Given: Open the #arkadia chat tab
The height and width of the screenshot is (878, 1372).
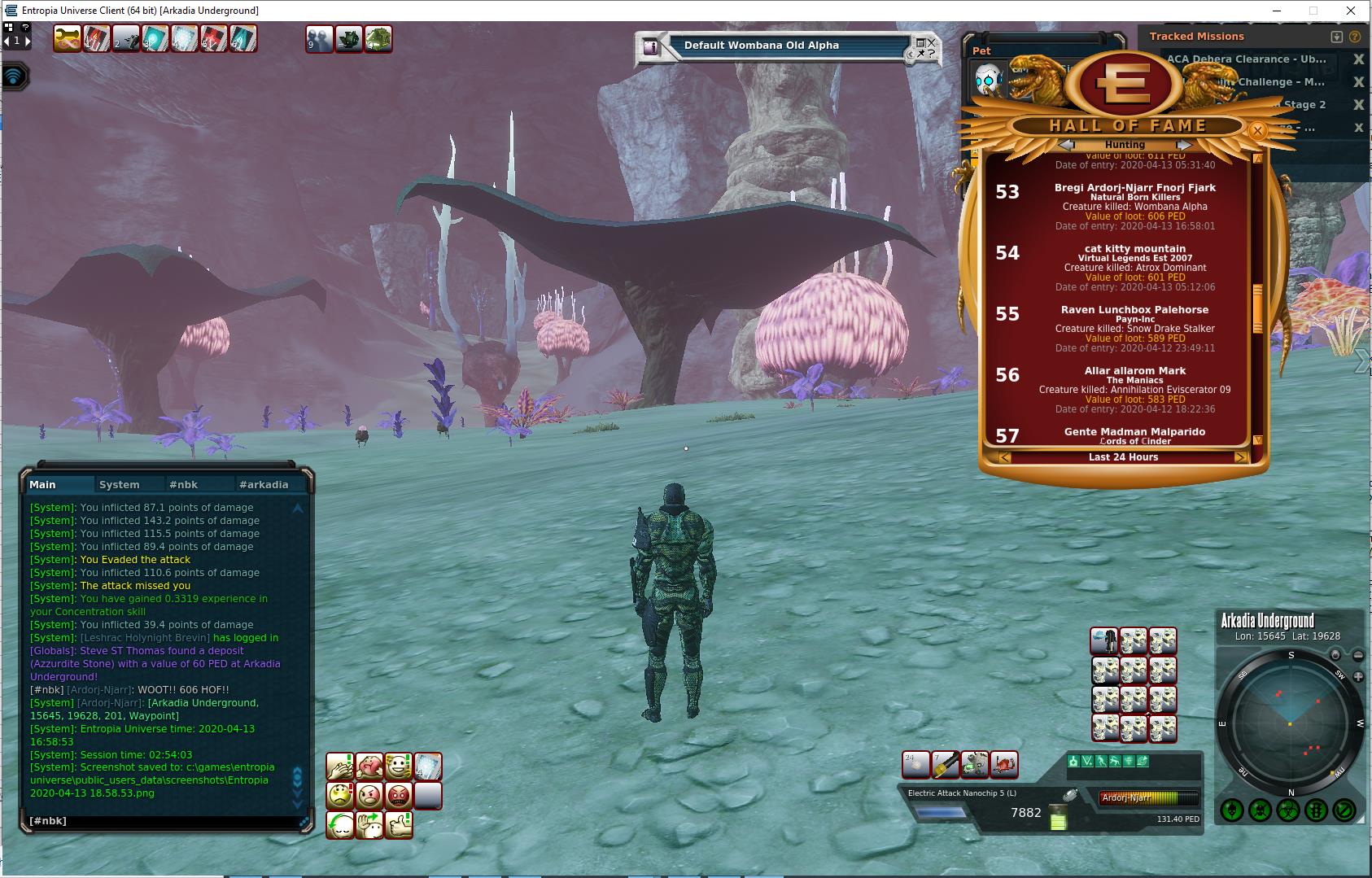Looking at the screenshot, I should click(x=264, y=484).
